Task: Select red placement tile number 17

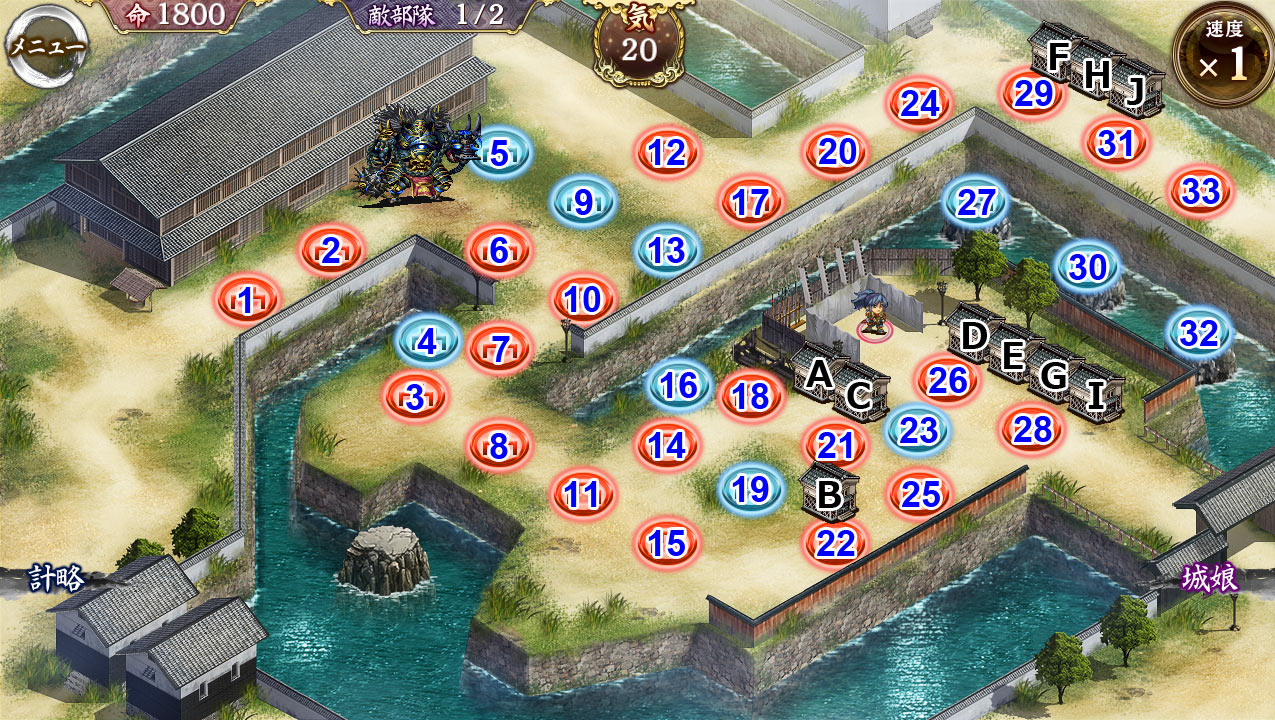Action: point(750,203)
